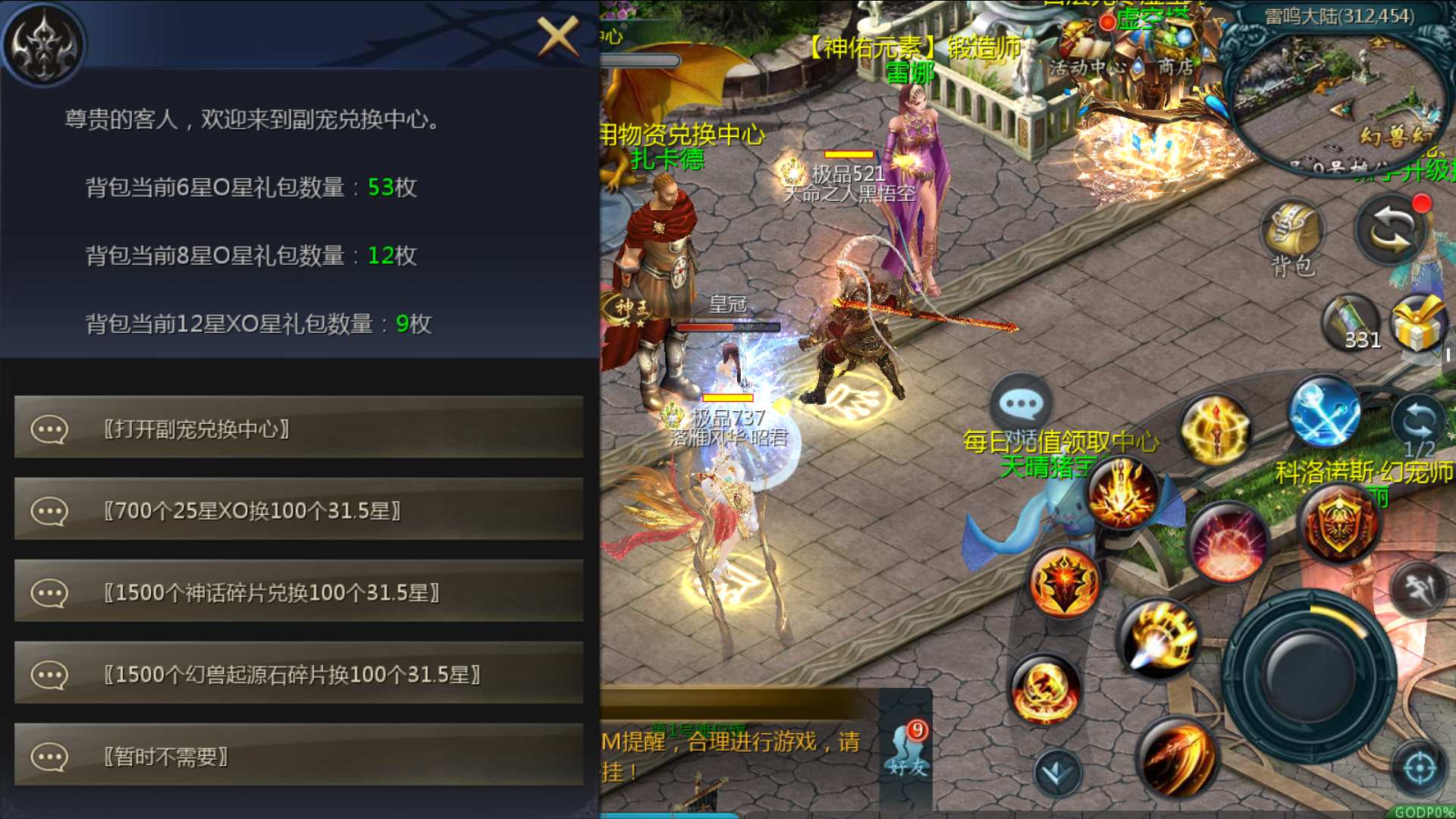Select 700个25星XO换100个31.5星 option
This screenshot has width=1456, height=819.
(x=299, y=511)
